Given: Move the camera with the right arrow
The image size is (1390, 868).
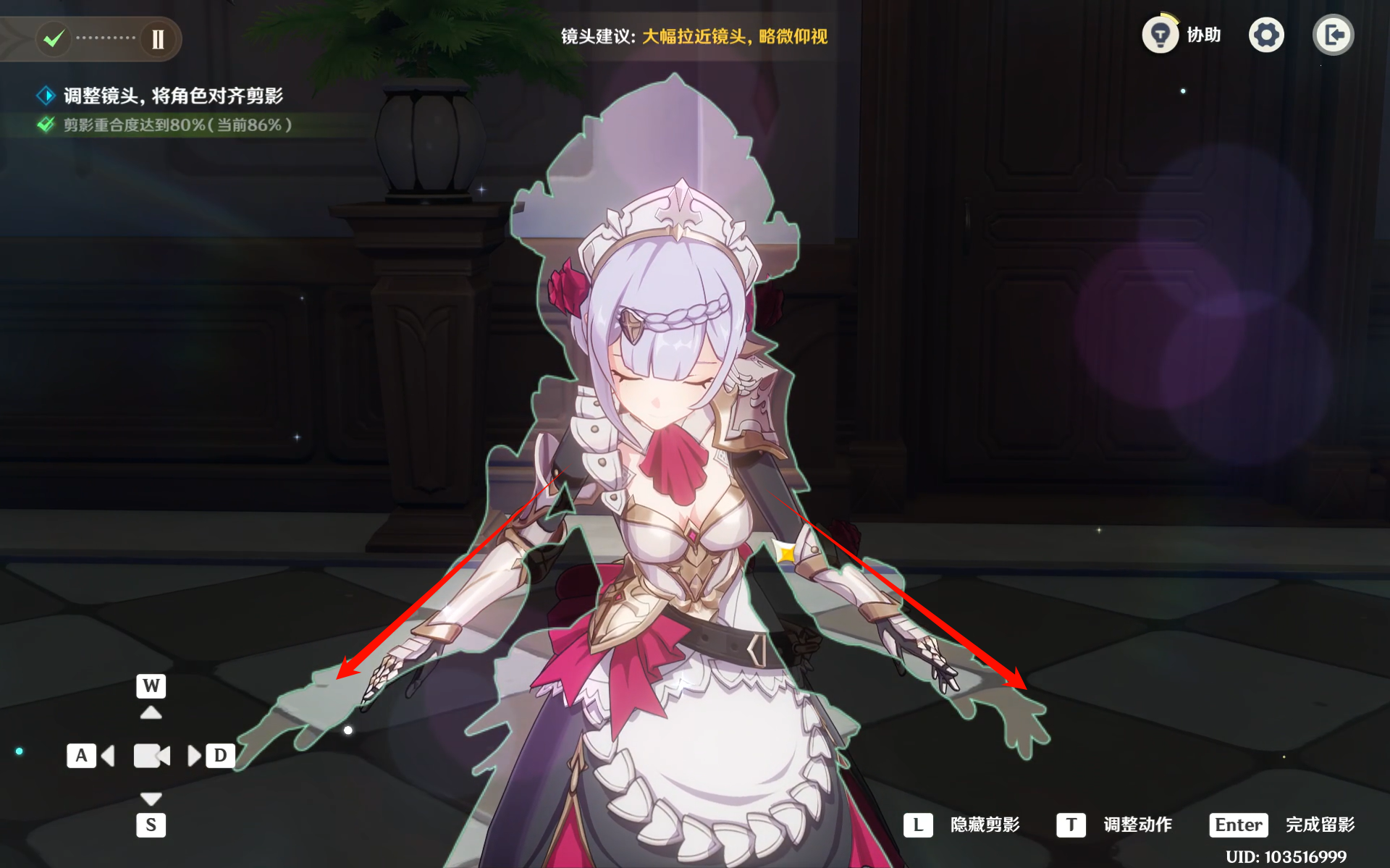Looking at the screenshot, I should 193,756.
